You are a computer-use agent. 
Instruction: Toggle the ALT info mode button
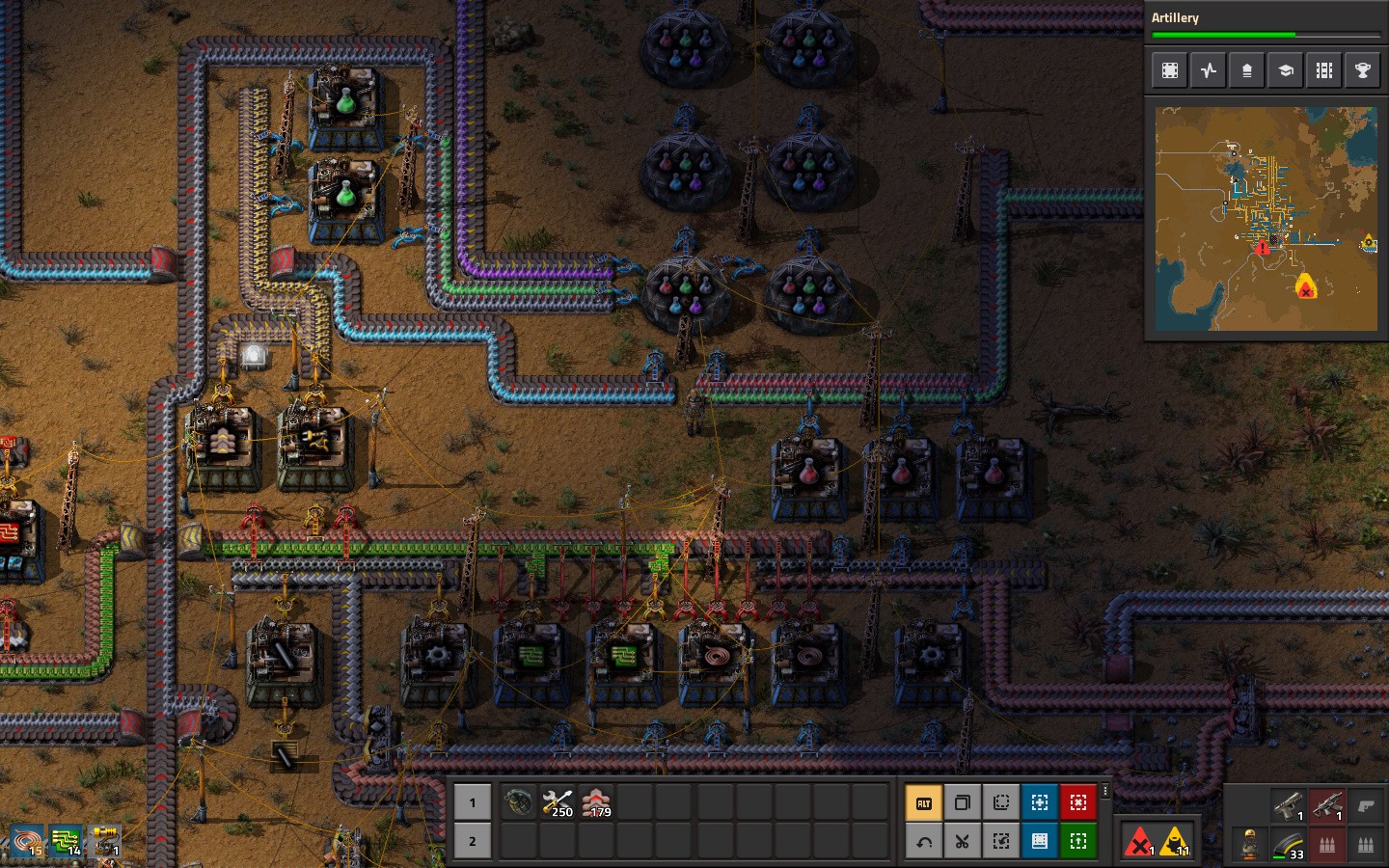923,802
